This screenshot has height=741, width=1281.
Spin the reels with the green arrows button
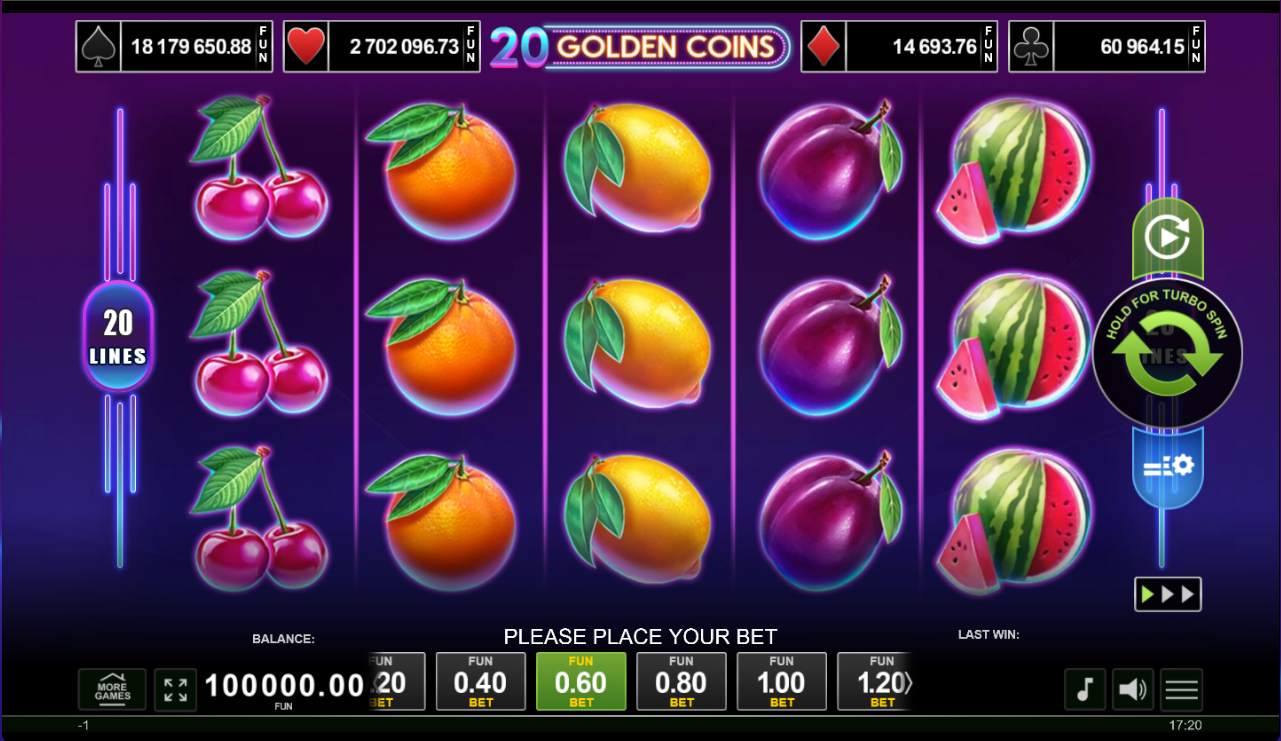coord(1167,356)
